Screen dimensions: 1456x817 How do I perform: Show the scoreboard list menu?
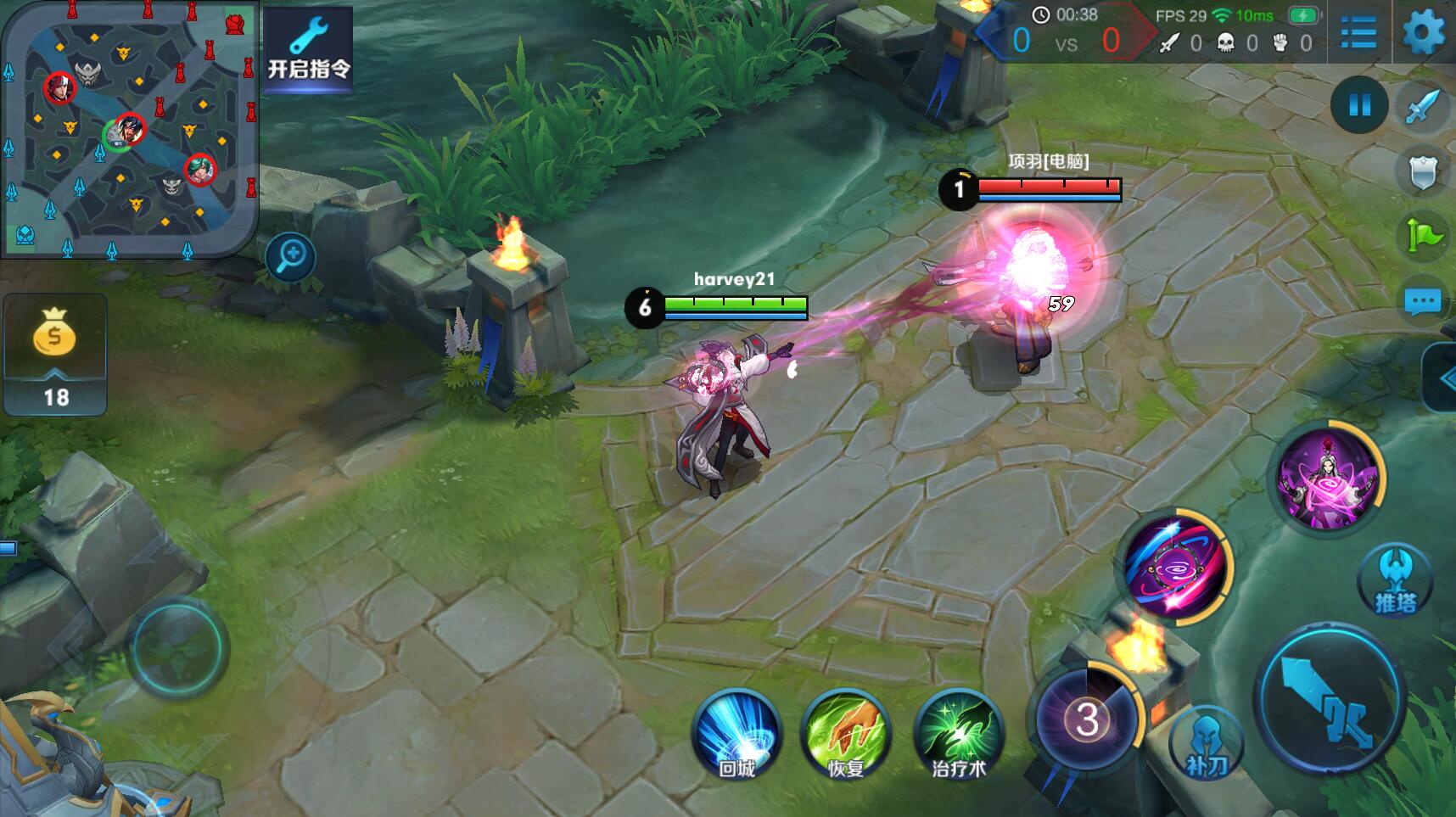coord(1358,34)
